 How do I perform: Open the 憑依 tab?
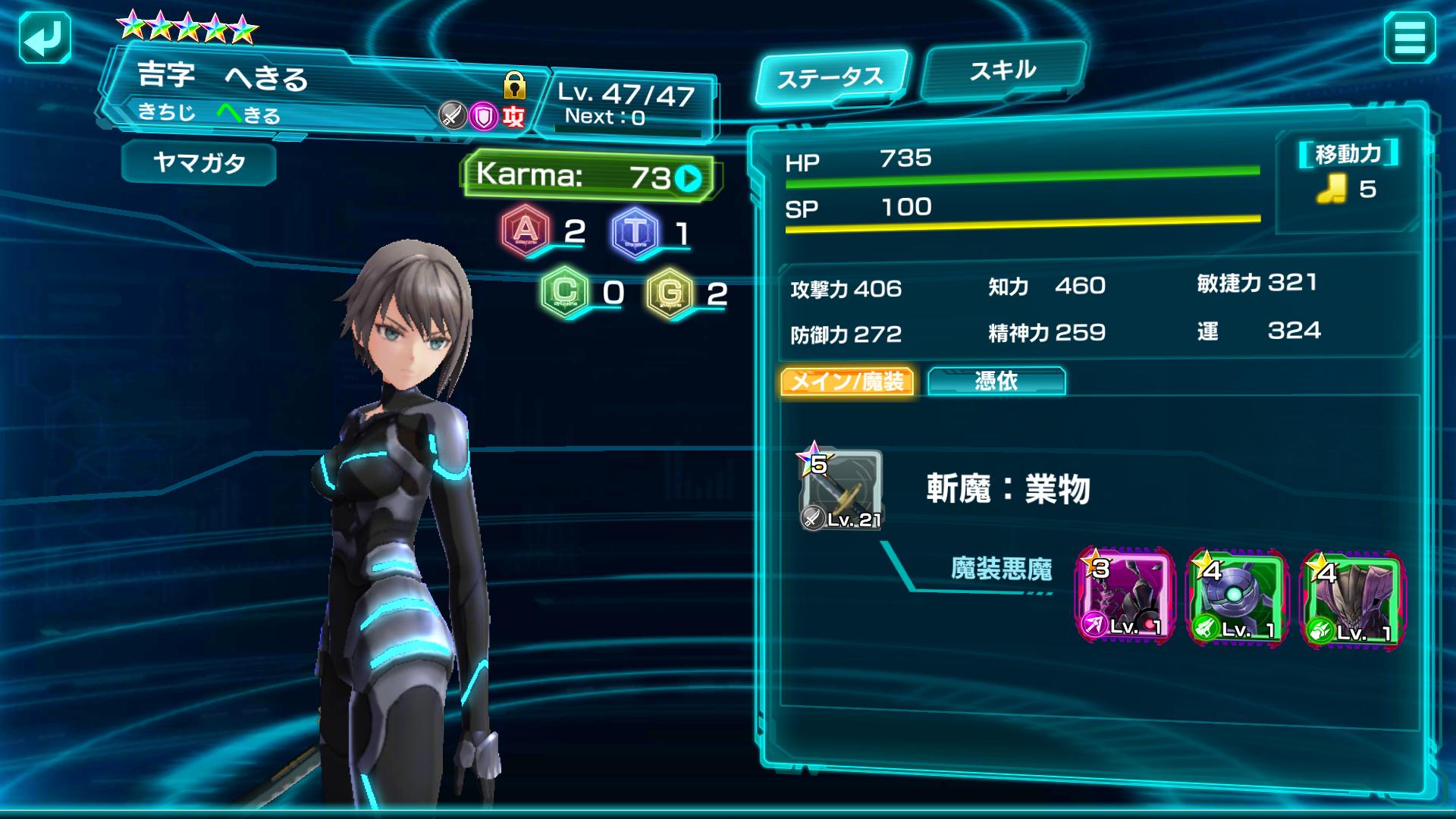tap(996, 381)
